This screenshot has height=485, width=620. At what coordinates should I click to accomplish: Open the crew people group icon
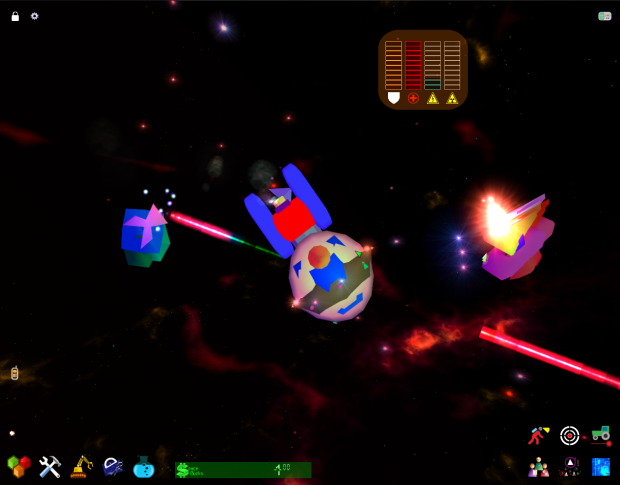coord(539,466)
